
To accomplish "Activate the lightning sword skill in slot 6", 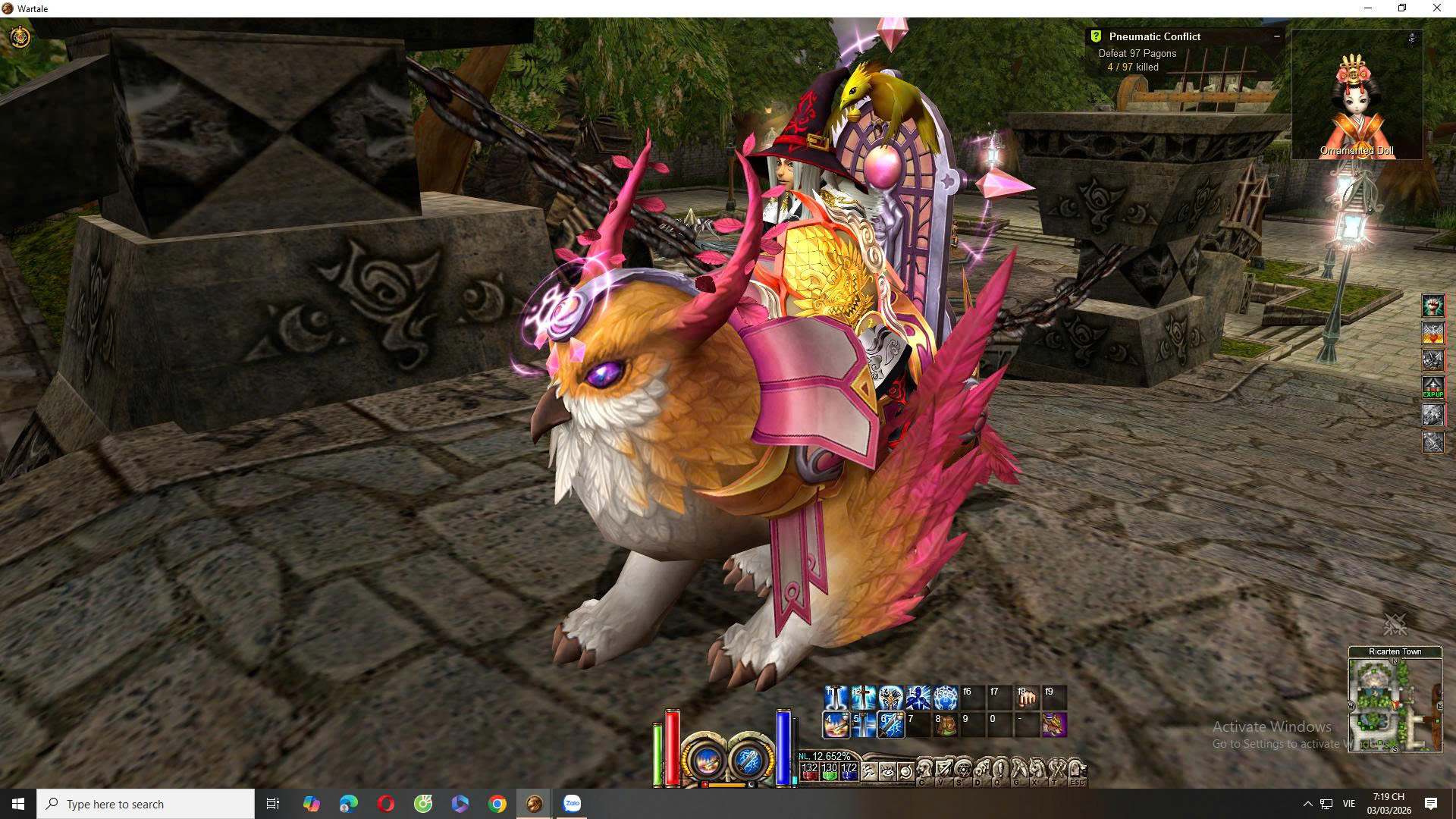I will pyautogui.click(x=890, y=725).
